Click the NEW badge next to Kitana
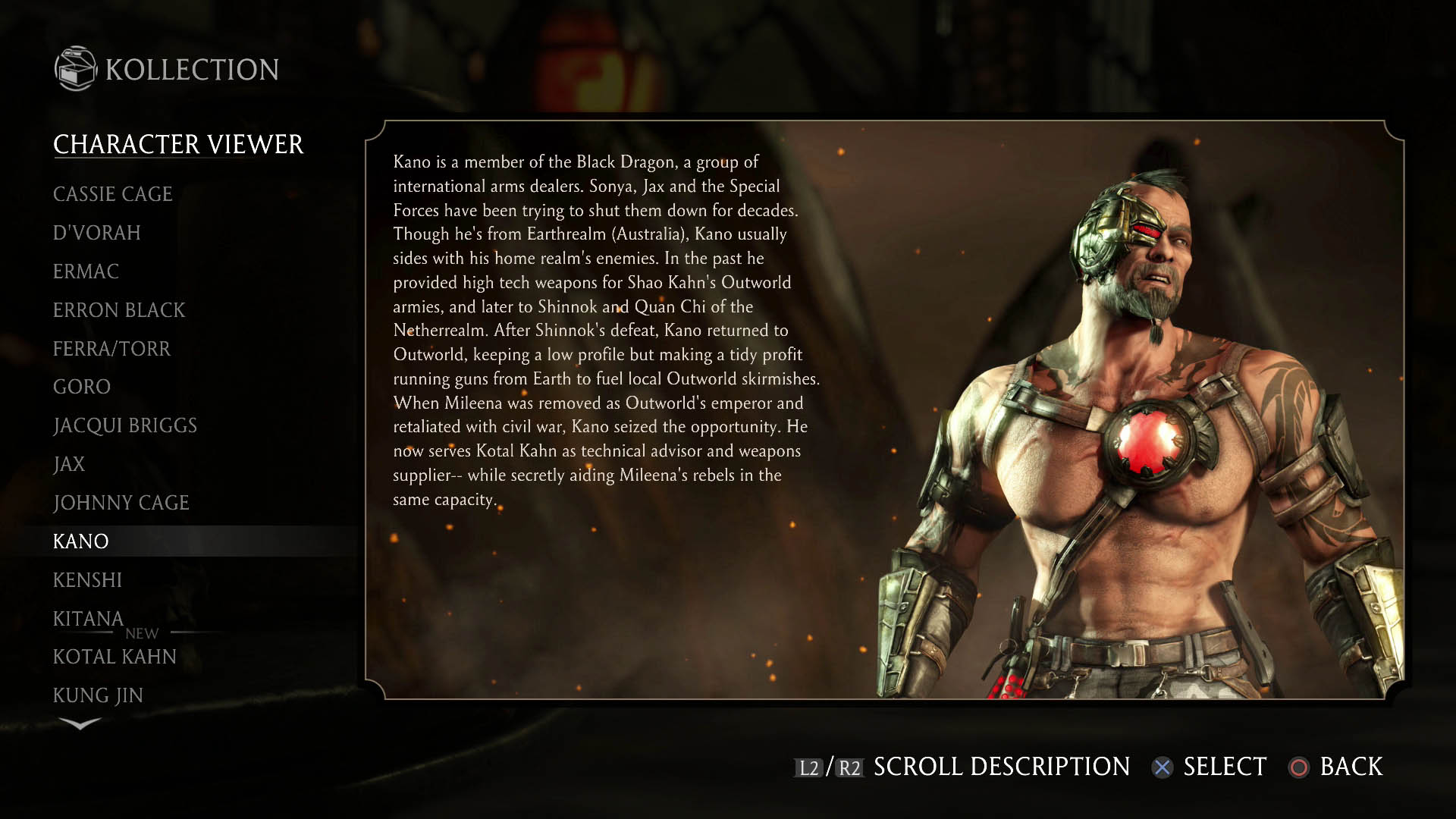 143,633
